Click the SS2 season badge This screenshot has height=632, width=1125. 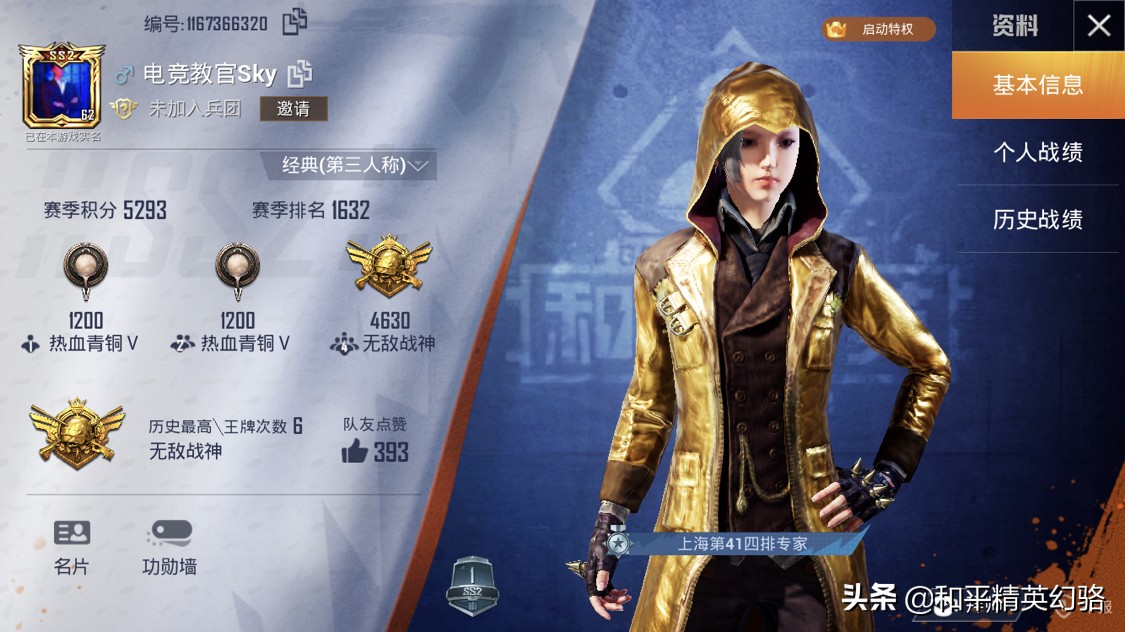tap(471, 586)
